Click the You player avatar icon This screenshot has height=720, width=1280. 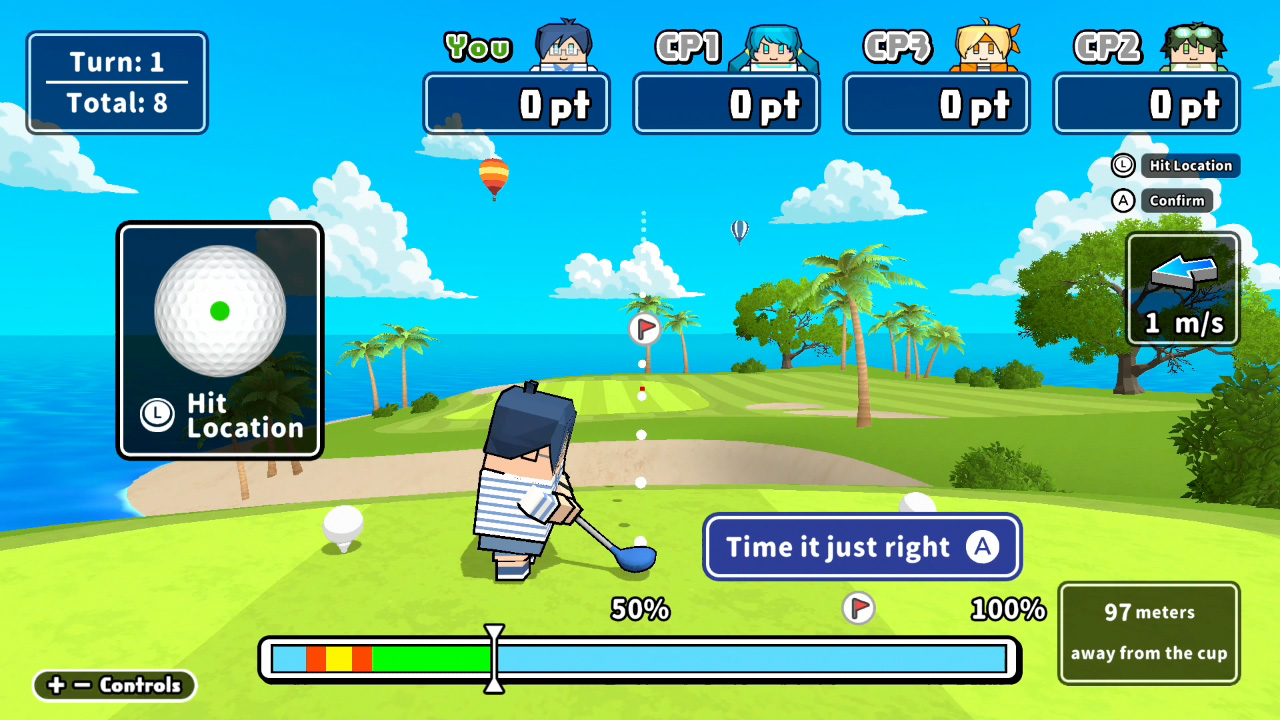563,45
